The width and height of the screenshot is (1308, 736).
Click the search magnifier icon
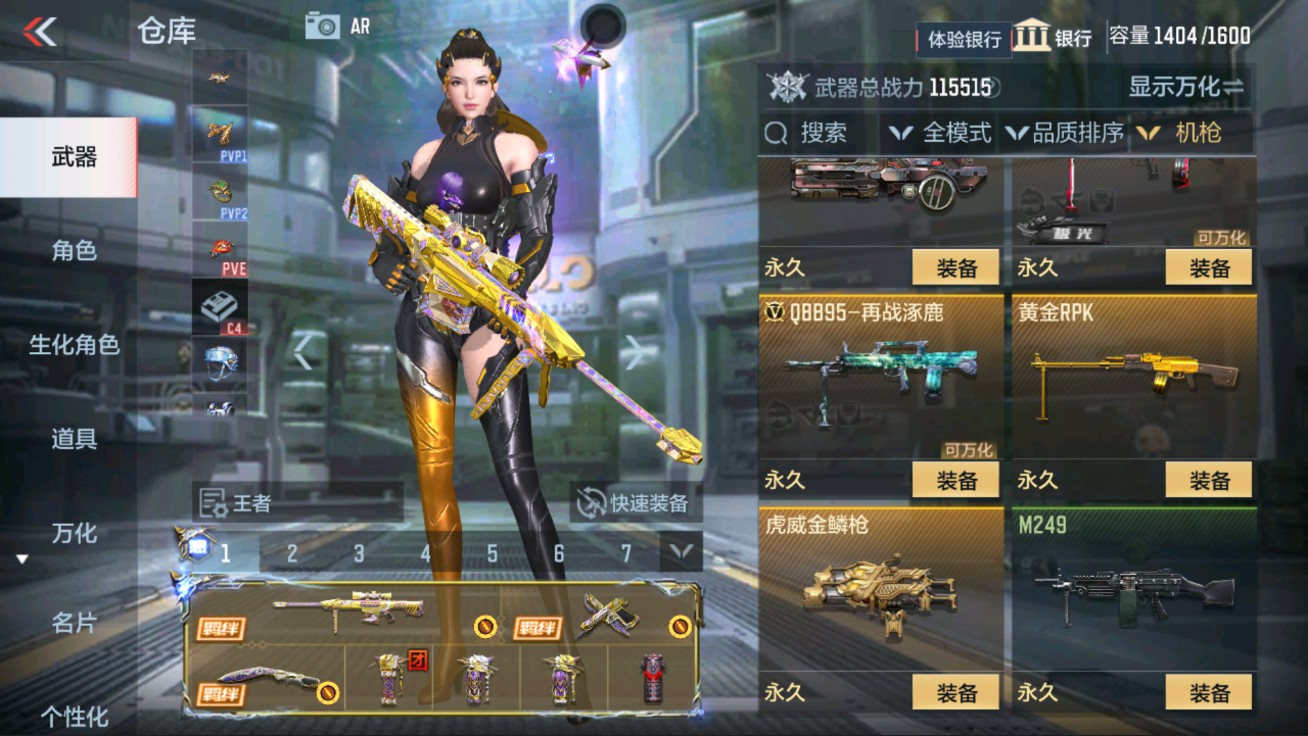click(775, 132)
